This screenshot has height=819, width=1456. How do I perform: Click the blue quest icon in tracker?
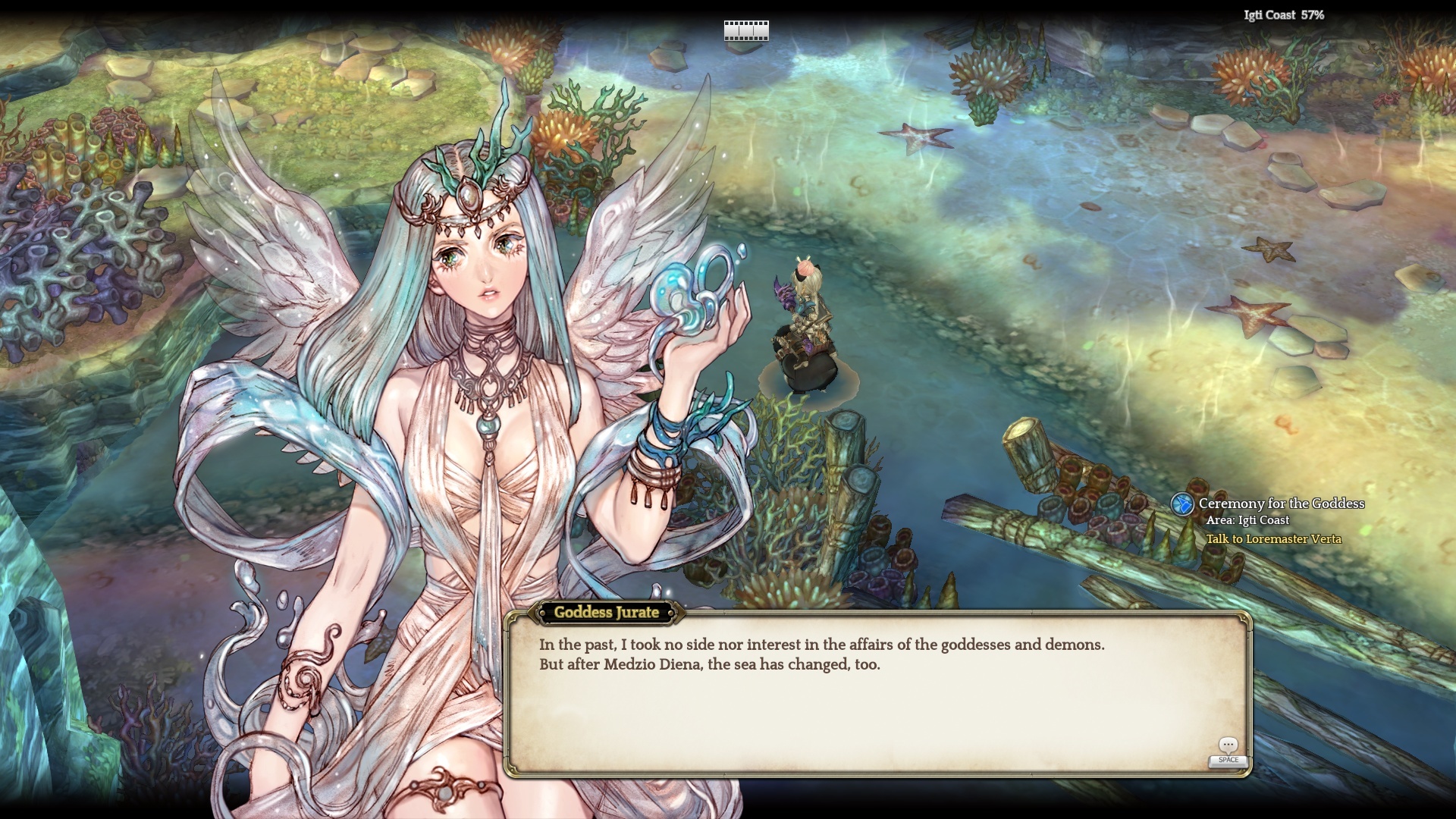click(1181, 504)
